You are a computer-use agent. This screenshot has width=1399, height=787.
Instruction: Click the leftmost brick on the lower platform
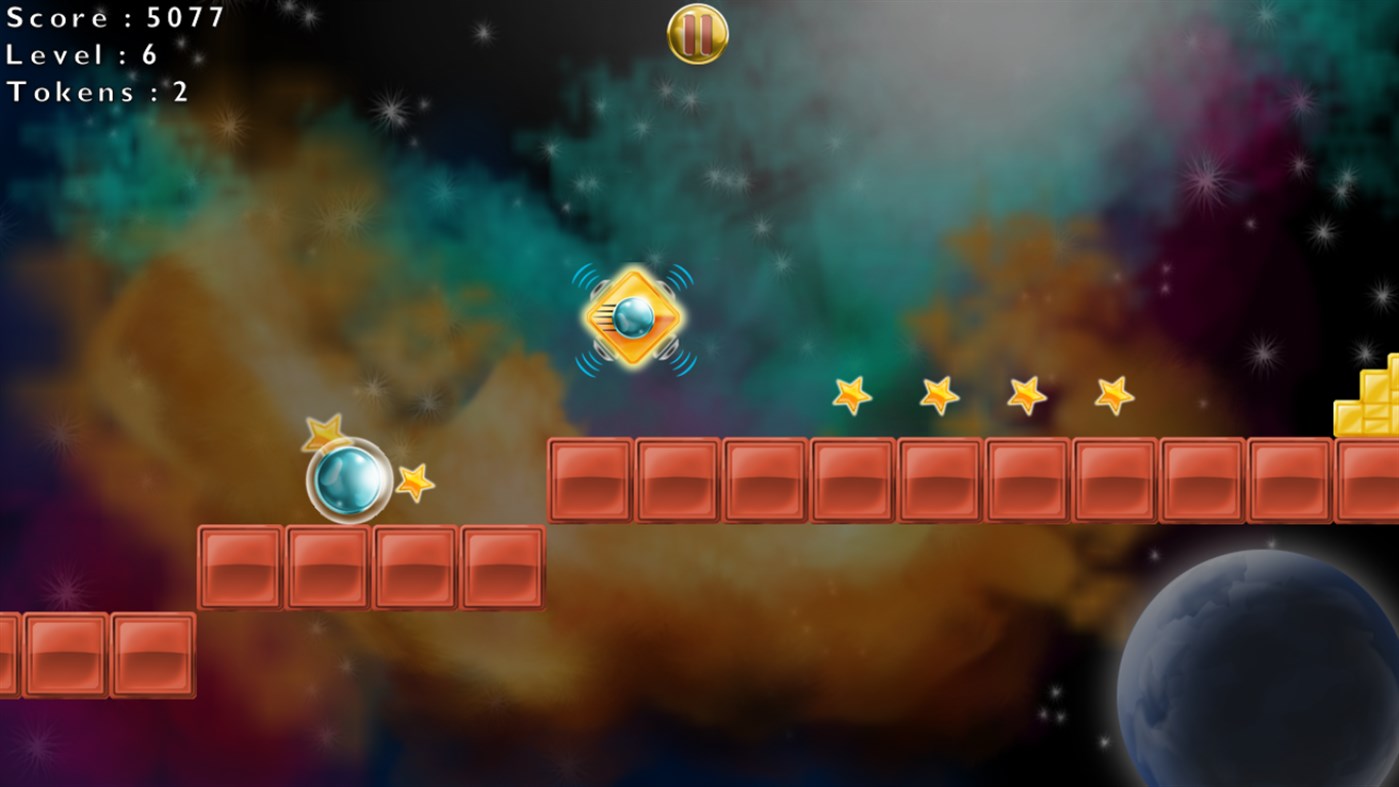pyautogui.click(x=238, y=567)
